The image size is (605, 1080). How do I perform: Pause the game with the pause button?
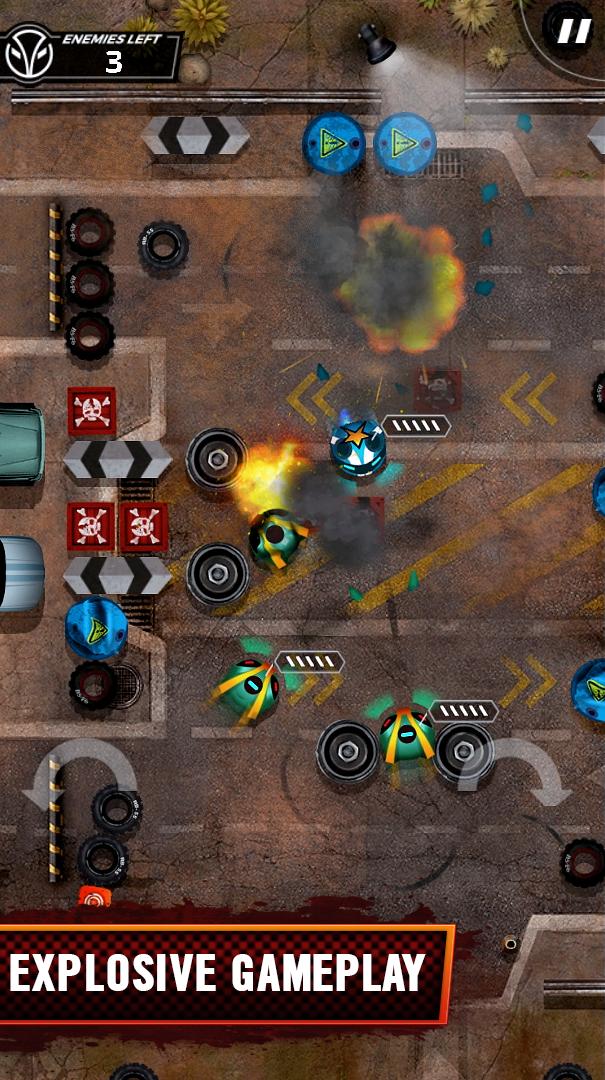572,31
